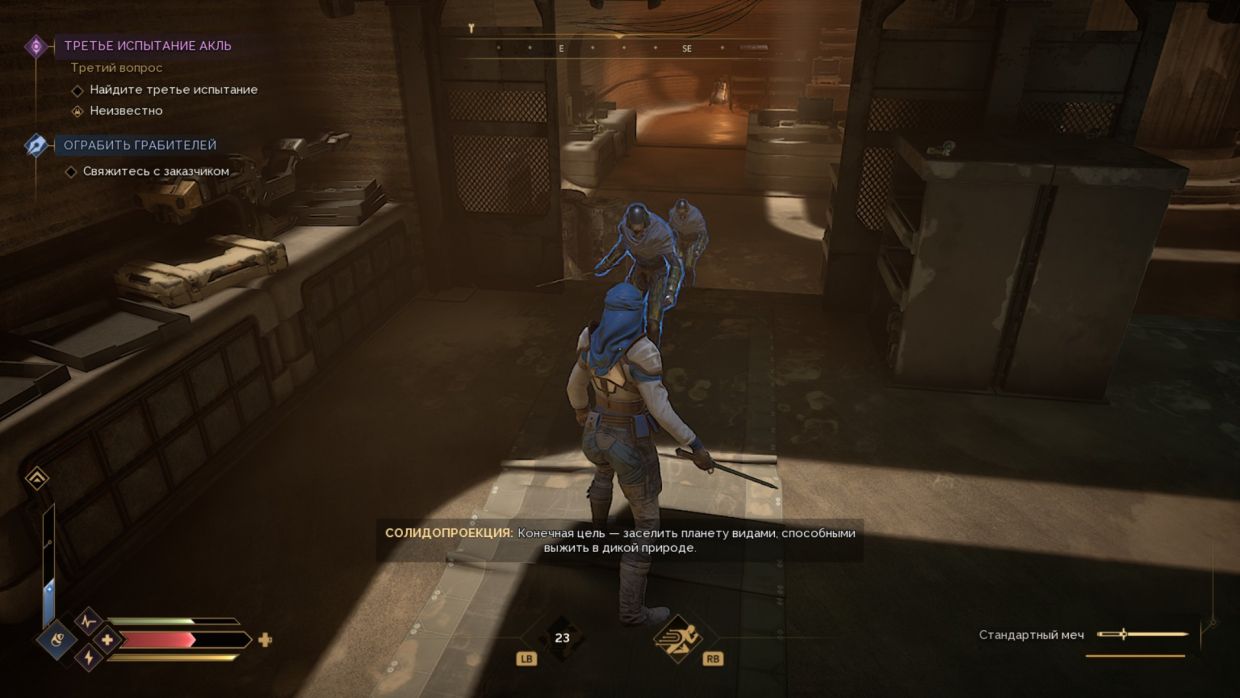Select the Свяжитесь с заказчиком objective
1240x698 pixels.
pyautogui.click(x=159, y=171)
